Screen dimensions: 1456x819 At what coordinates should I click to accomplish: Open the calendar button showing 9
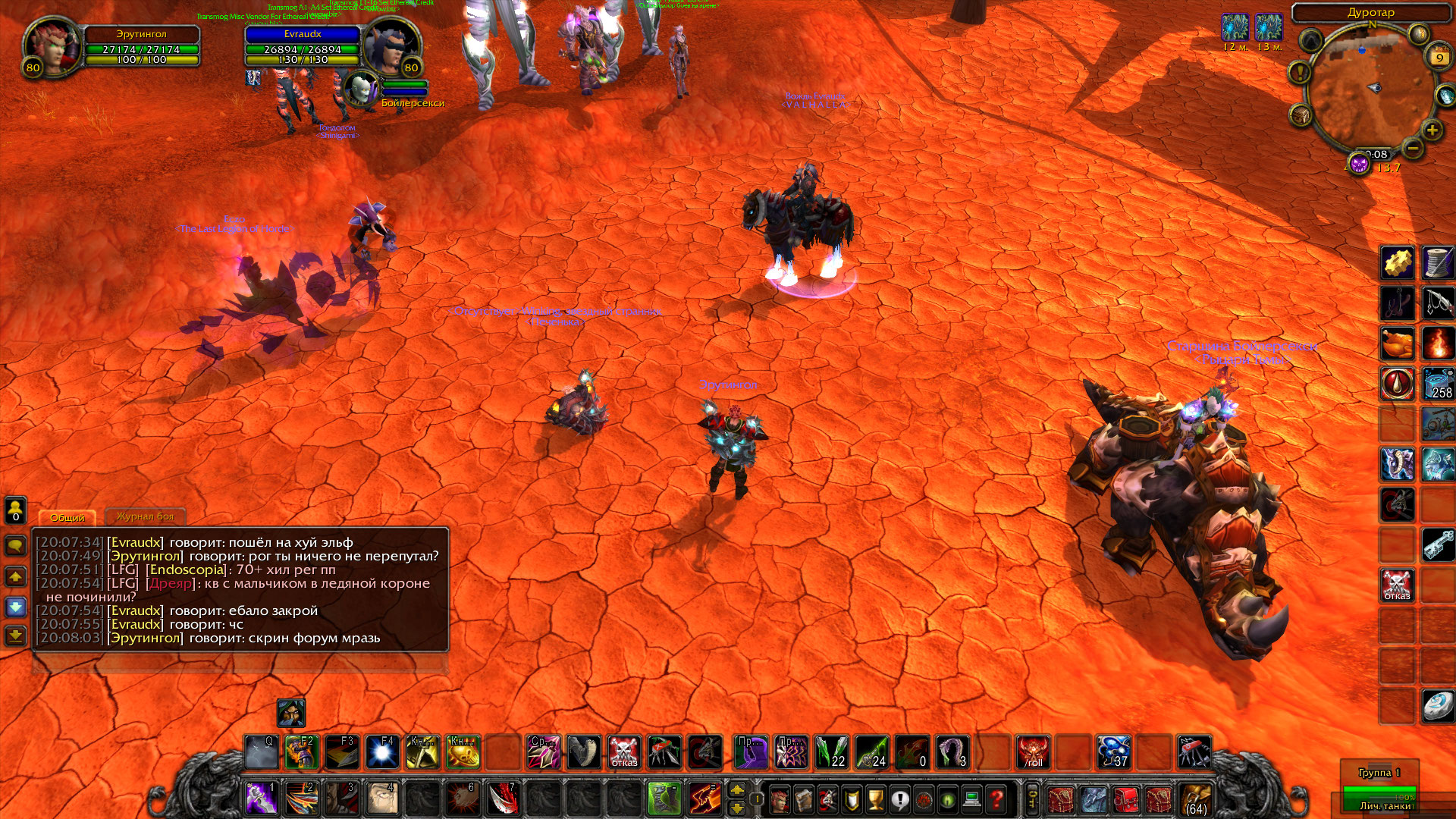tap(1439, 58)
